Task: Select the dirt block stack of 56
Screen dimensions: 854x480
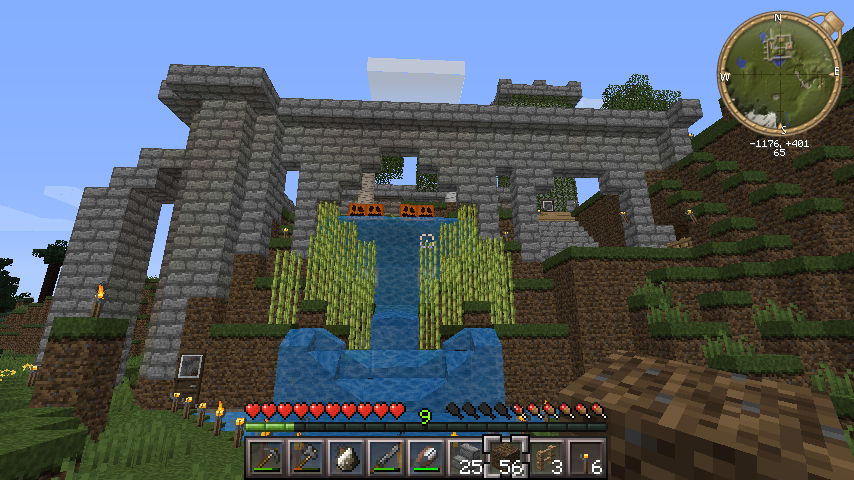Action: point(506,457)
